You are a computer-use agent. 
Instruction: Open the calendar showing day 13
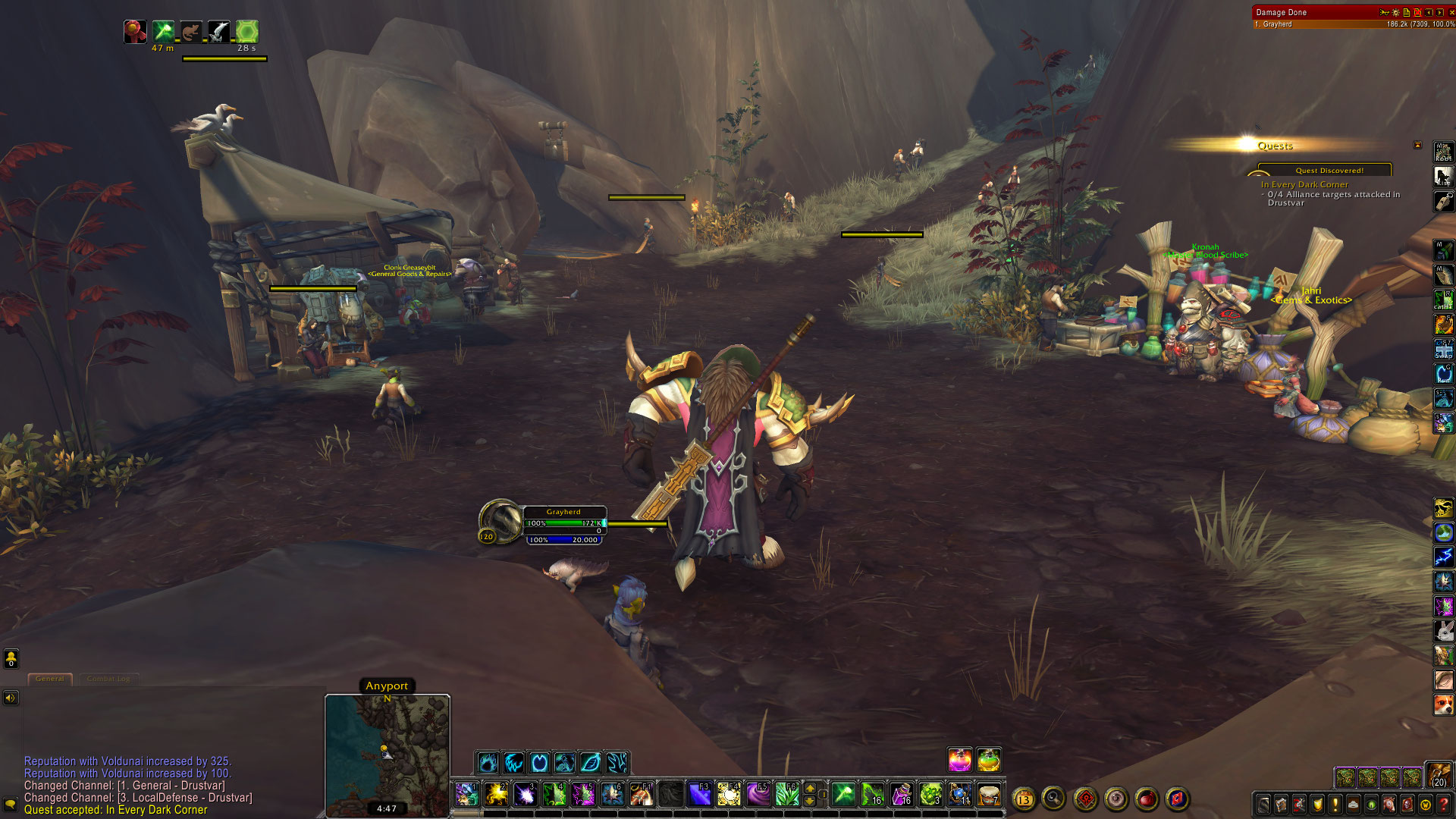click(x=1024, y=799)
